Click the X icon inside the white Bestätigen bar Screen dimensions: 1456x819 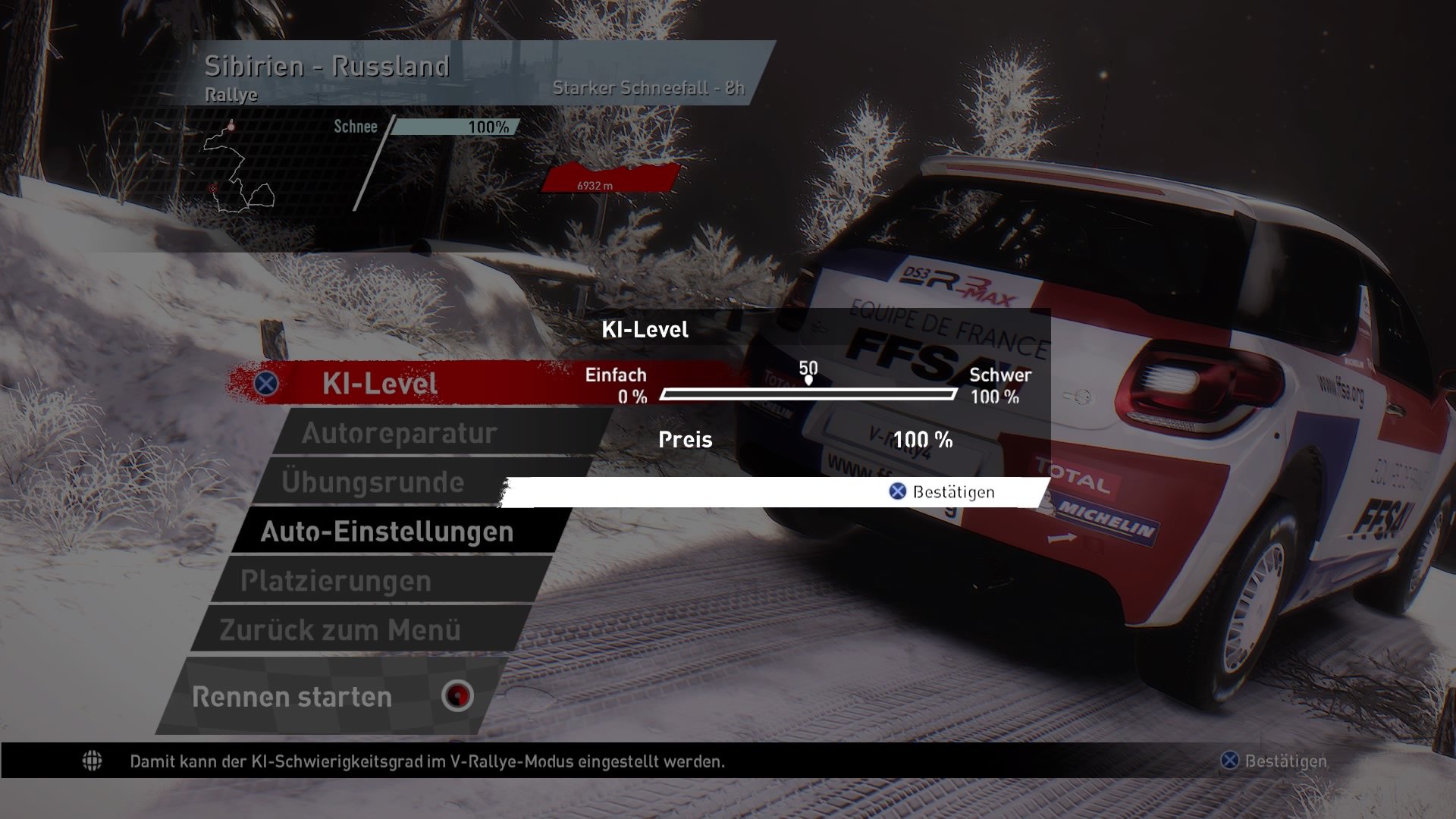897,491
